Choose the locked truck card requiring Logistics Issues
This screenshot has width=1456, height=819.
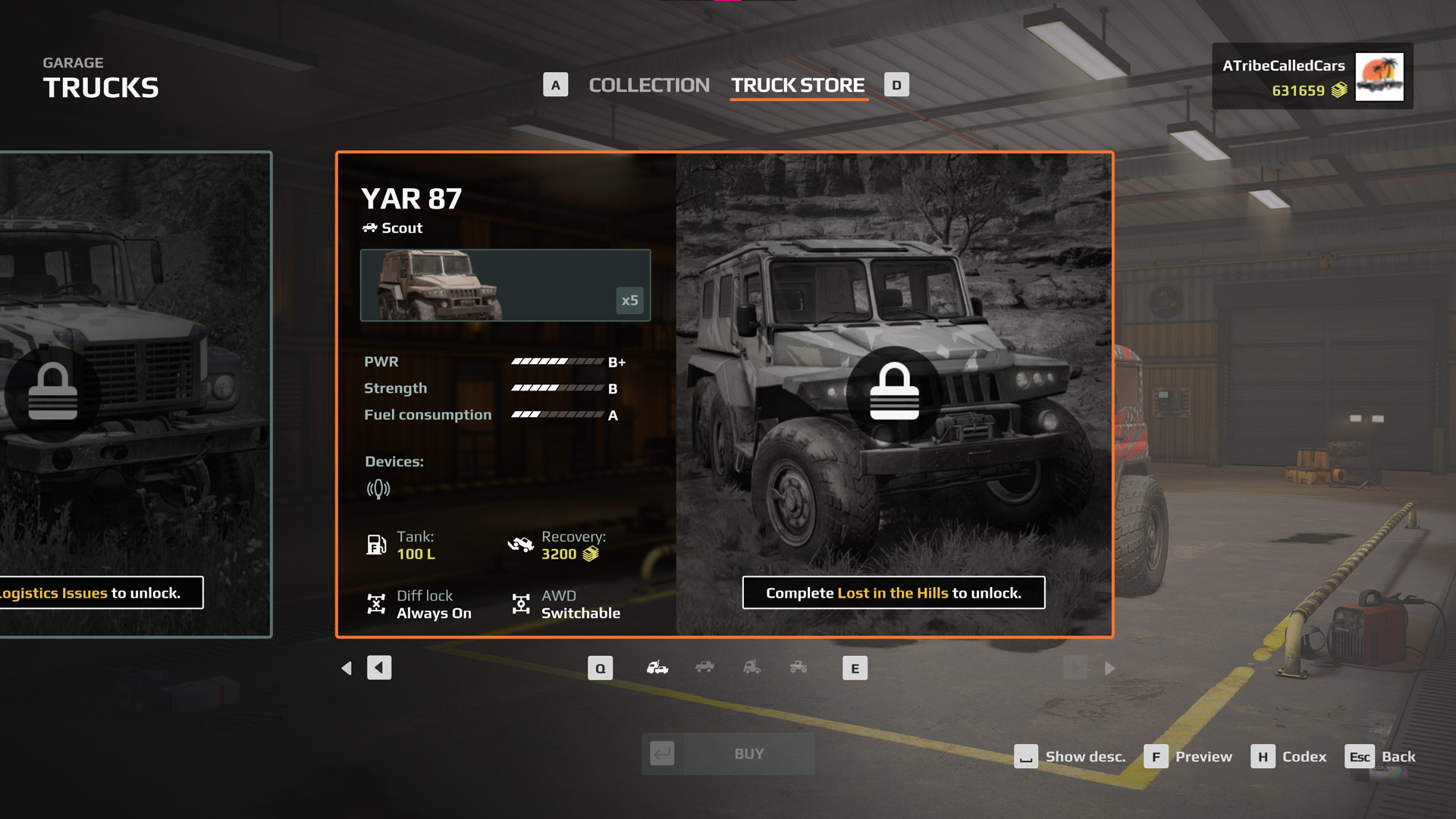(135, 394)
